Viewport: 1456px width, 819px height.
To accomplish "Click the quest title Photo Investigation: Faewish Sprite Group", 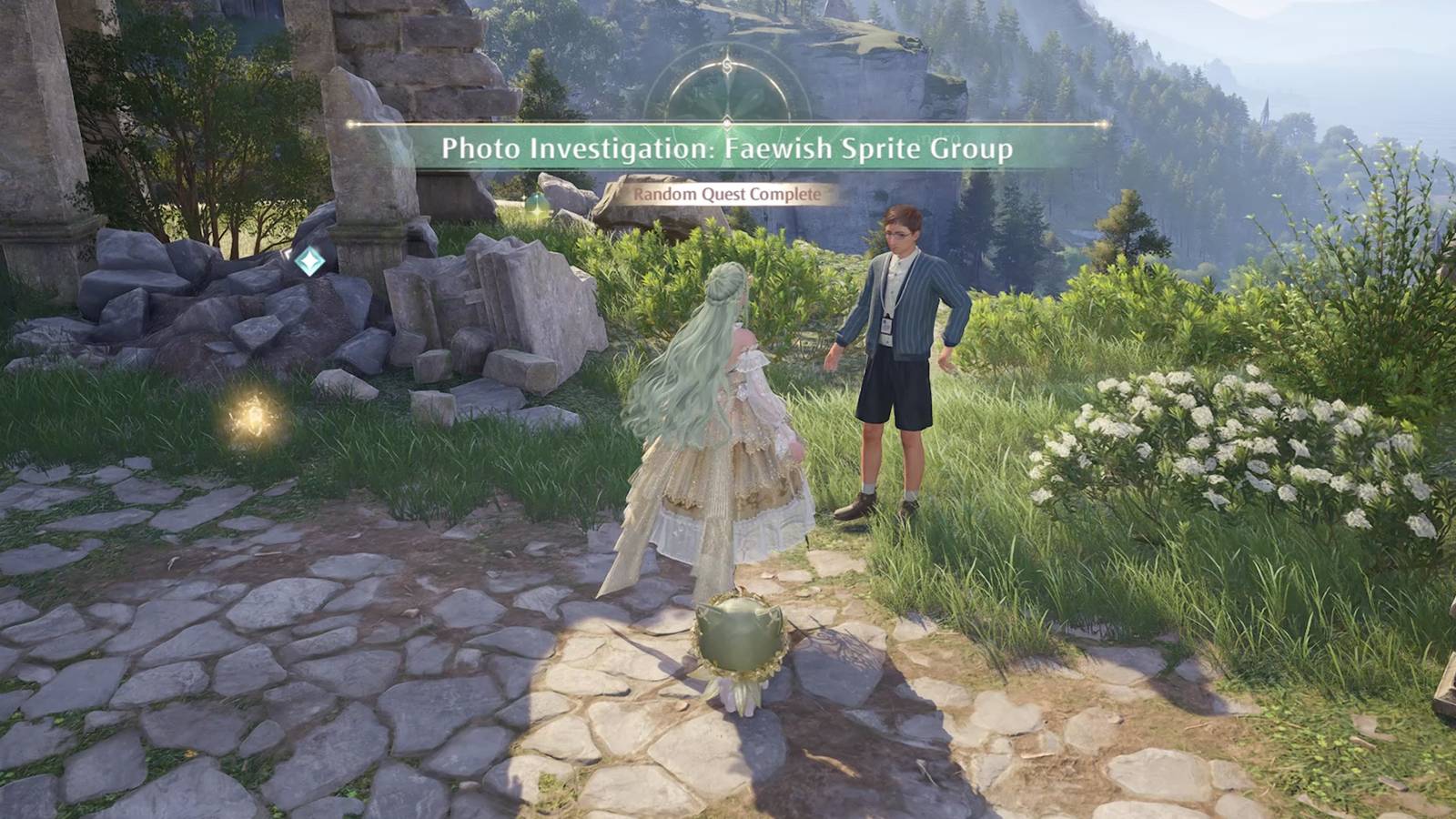I will 728,148.
